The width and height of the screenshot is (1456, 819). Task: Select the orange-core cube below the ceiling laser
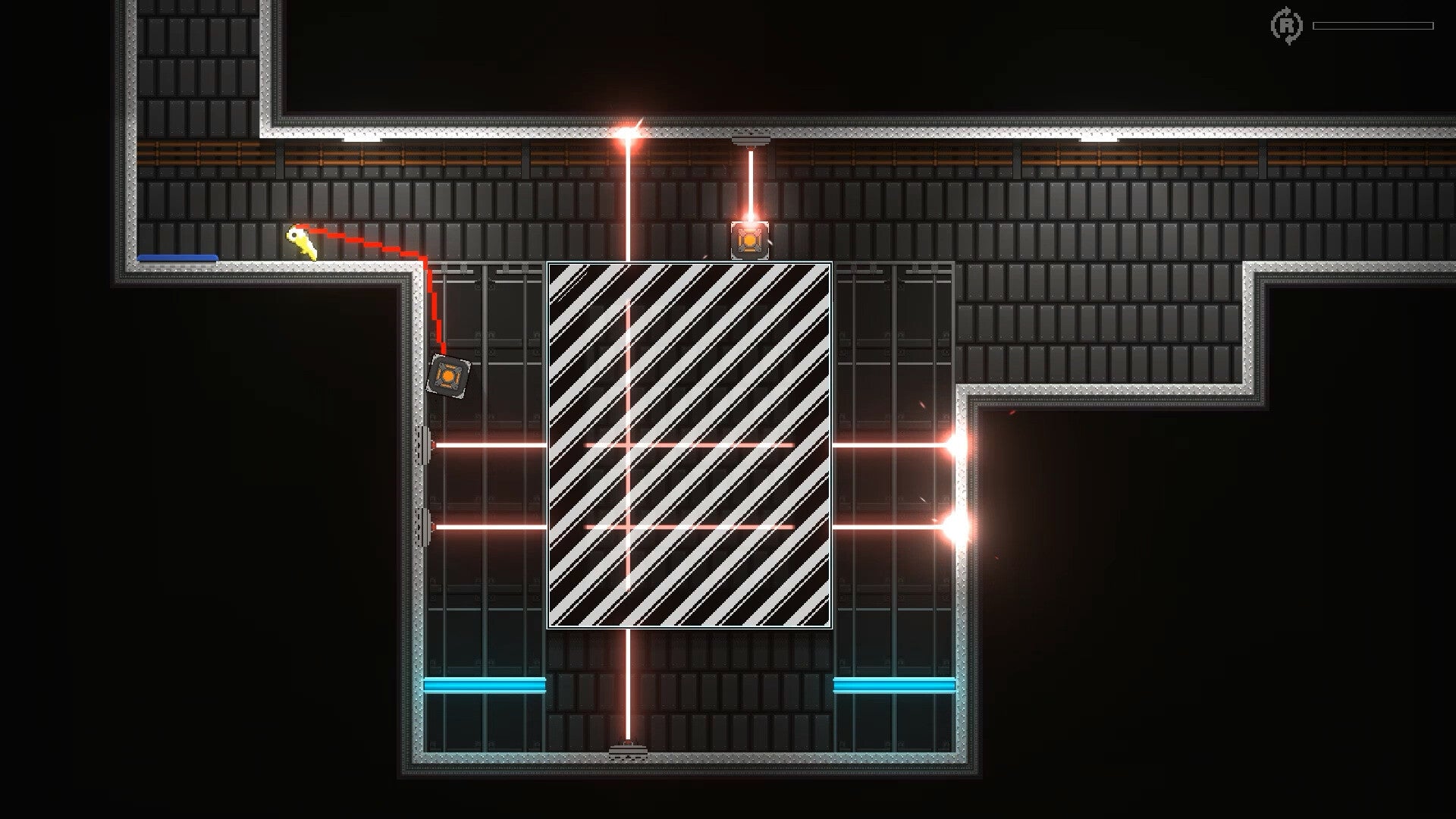click(x=752, y=240)
